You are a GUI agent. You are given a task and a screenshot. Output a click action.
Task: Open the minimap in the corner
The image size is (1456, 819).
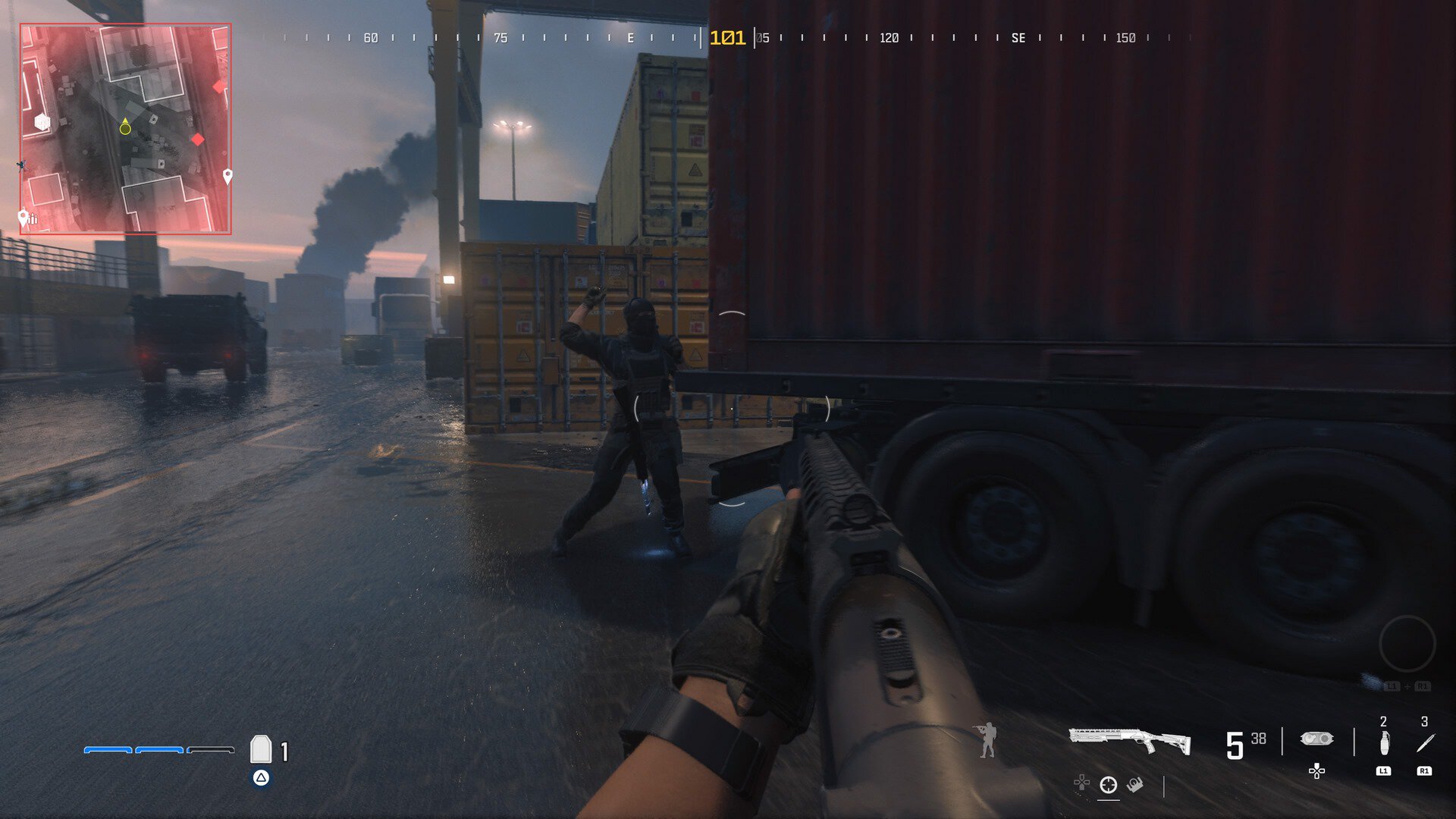(126, 129)
